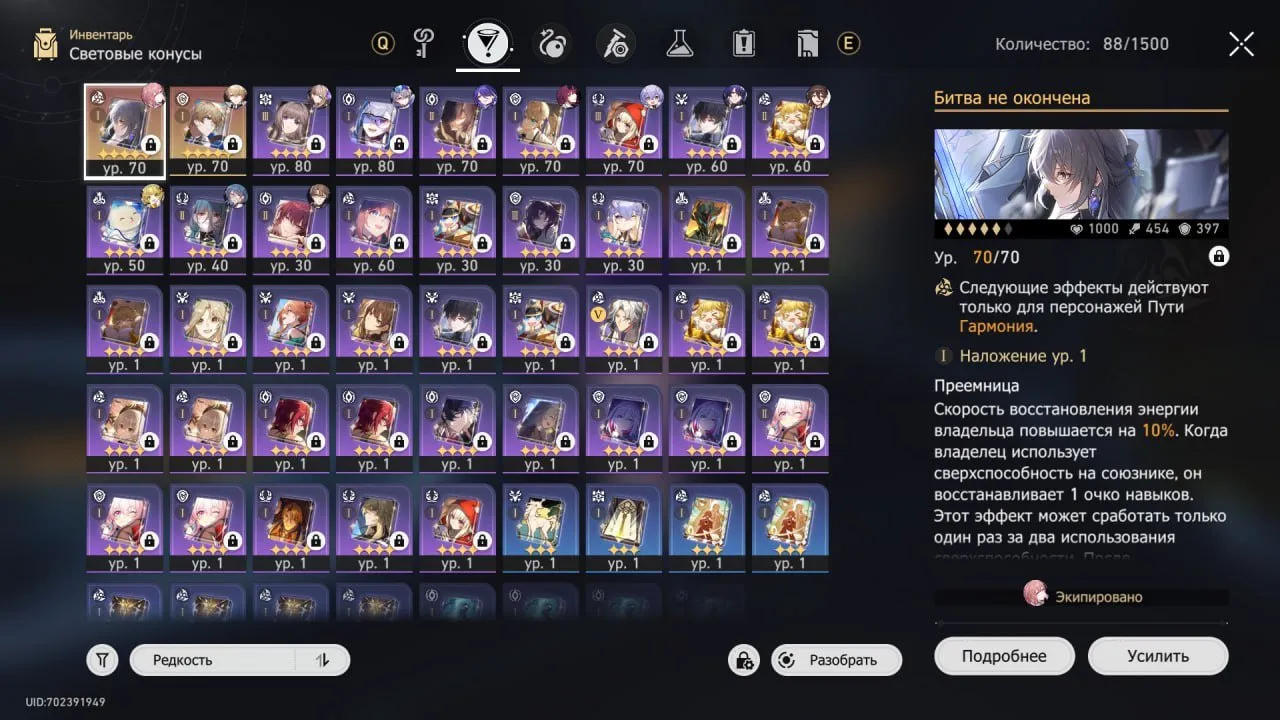Open the synthesis flask icon
This screenshot has width=1280, height=720.
tap(679, 43)
